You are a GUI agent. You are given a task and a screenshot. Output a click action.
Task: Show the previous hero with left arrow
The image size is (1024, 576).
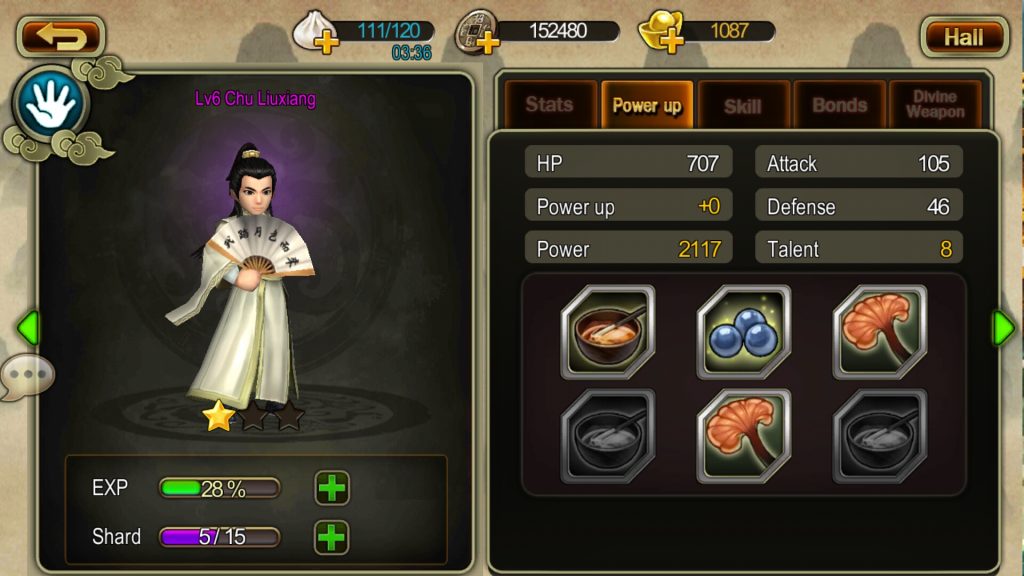coord(28,327)
